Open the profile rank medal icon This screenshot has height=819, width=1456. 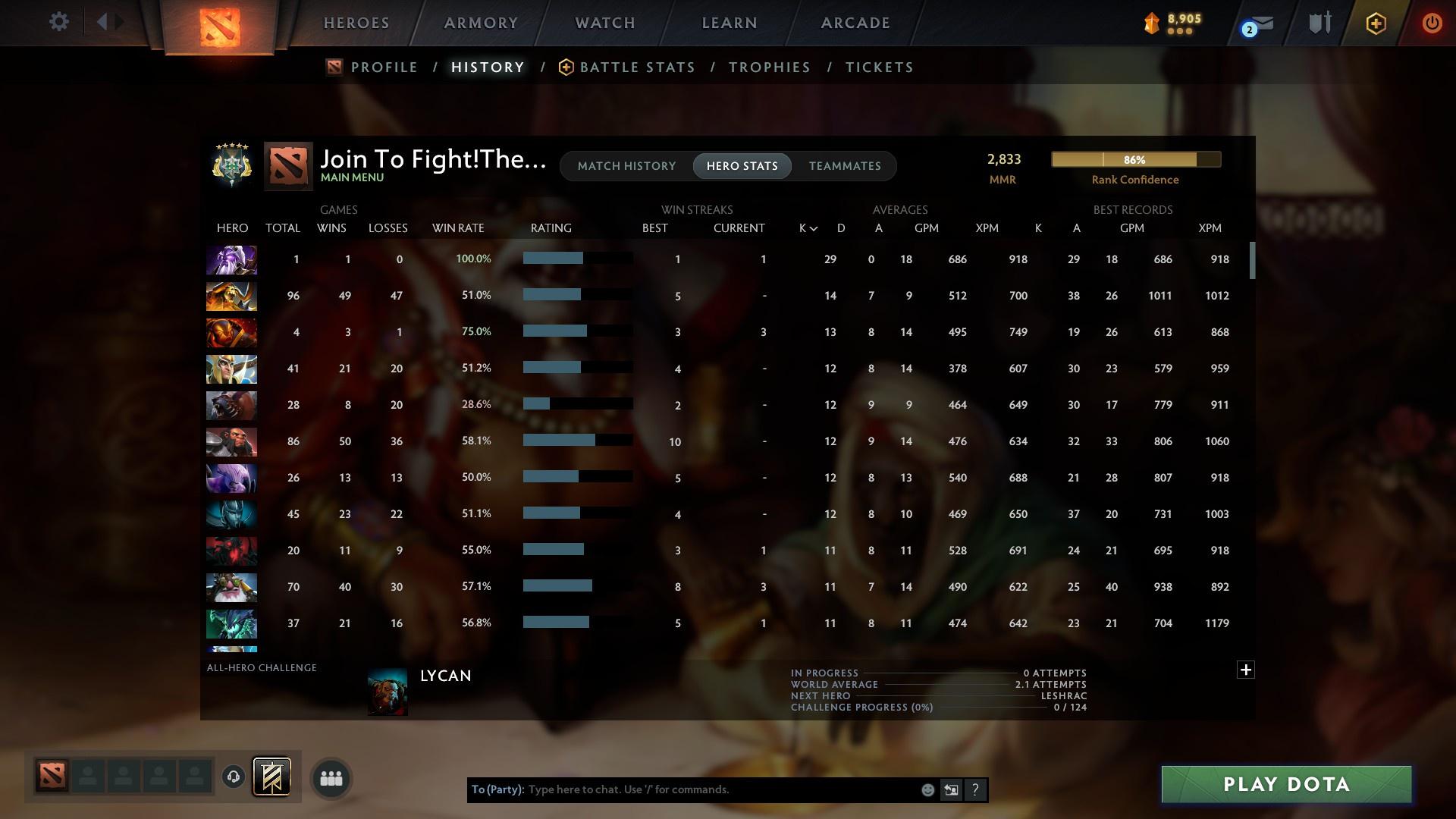point(231,165)
